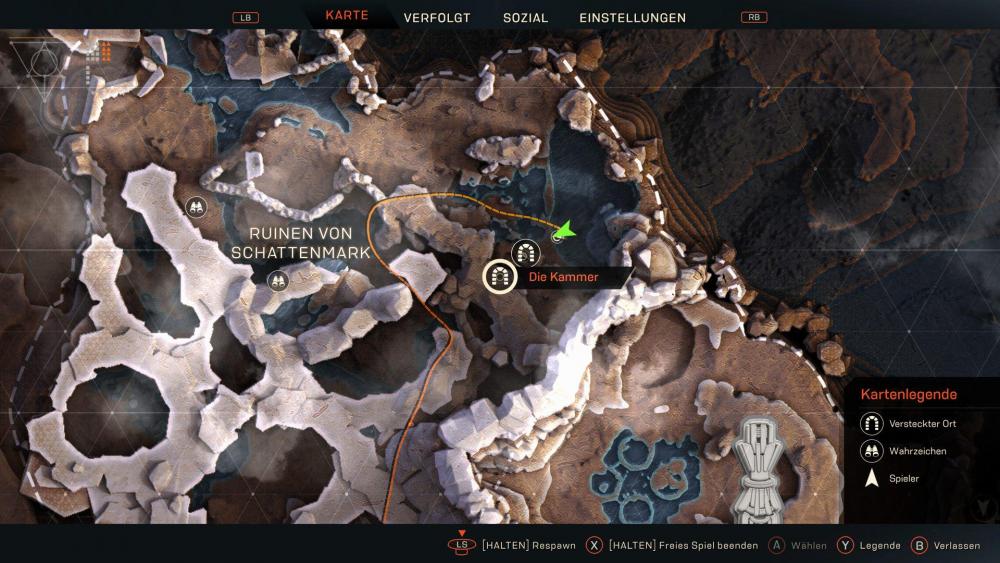Select the Karte tab
The image size is (1000, 563).
[x=347, y=16]
